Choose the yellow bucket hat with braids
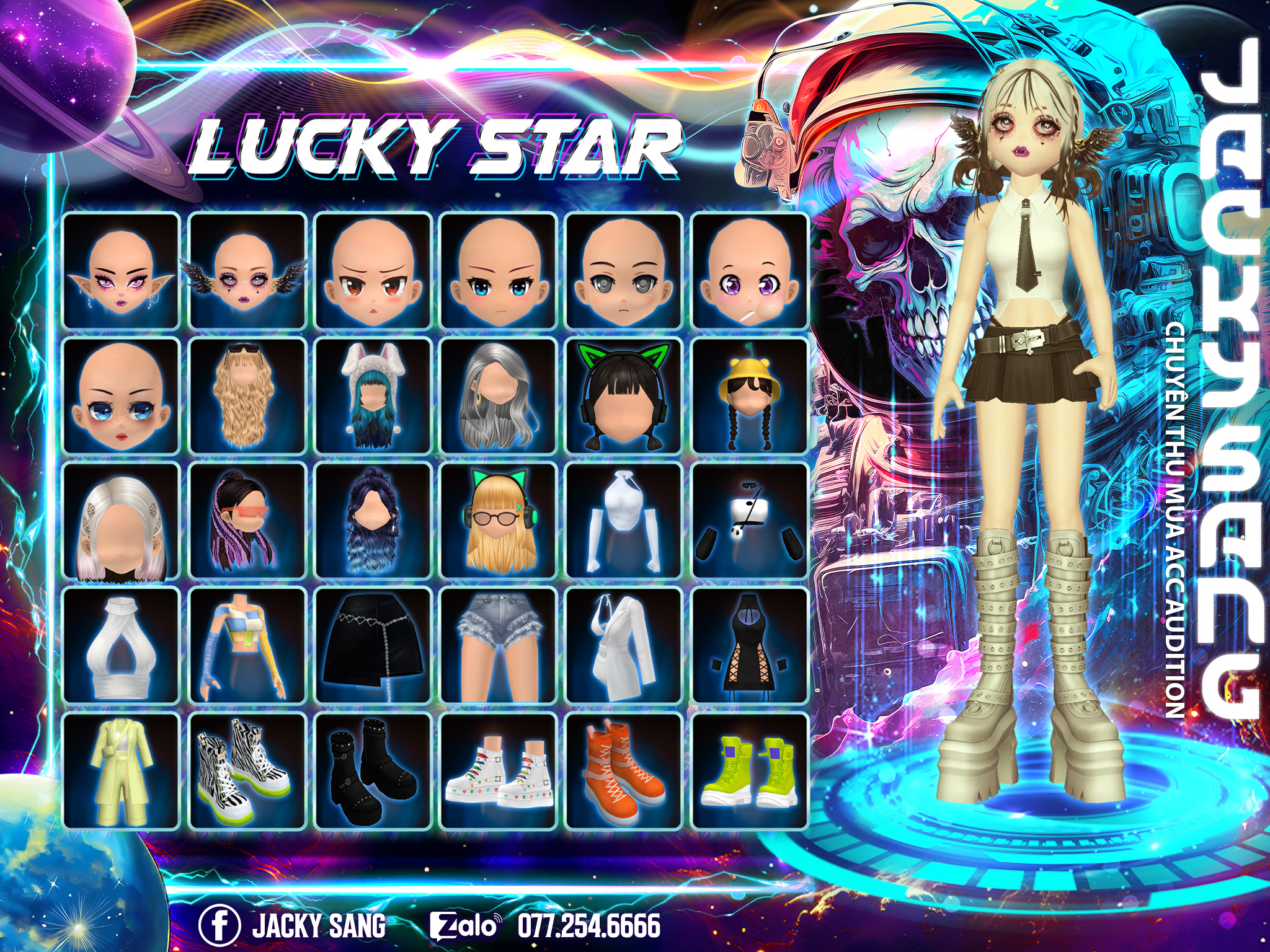This screenshot has height=952, width=1270. 750,395
